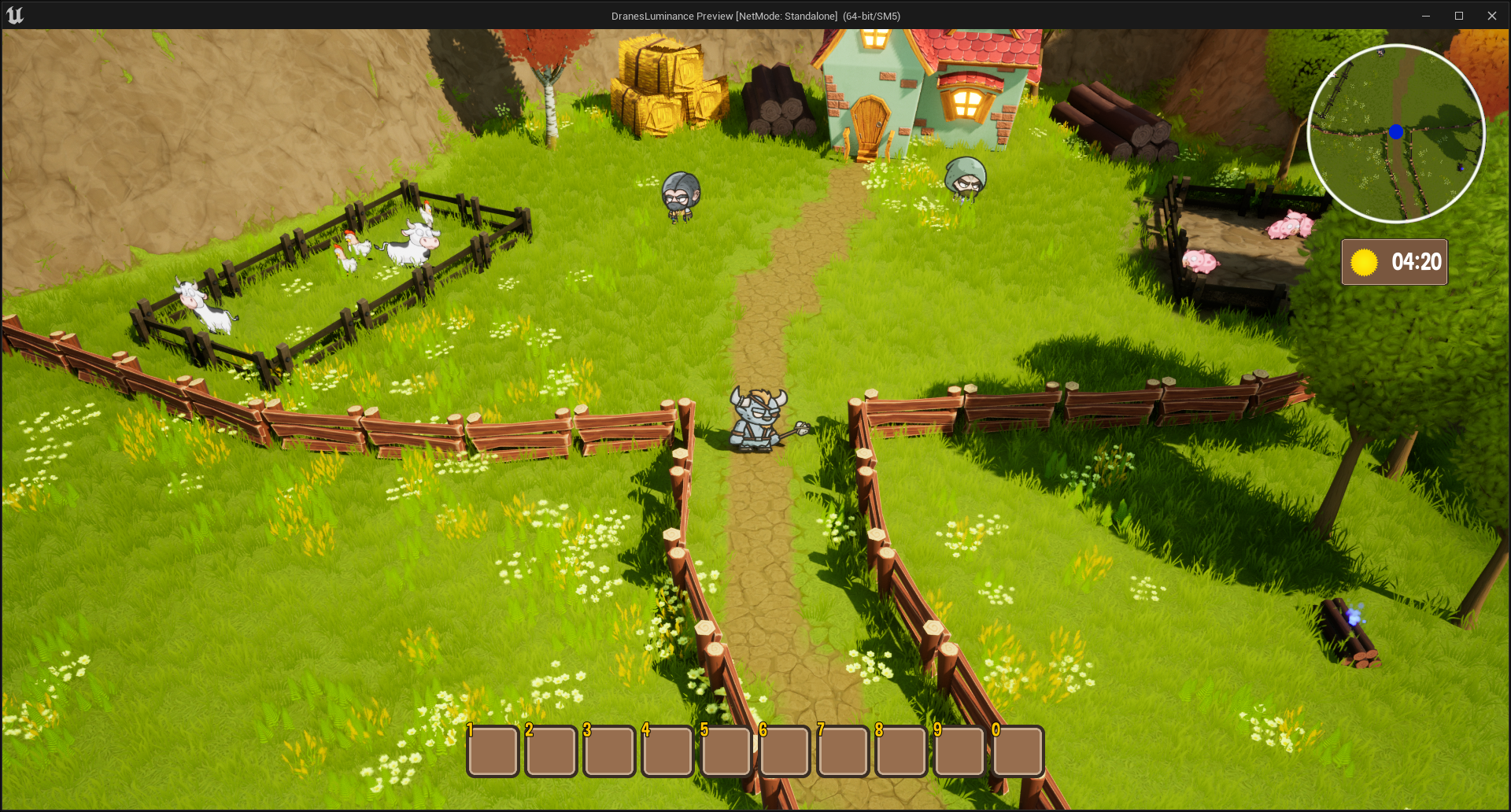Activate hotbar slot 9

pos(959,751)
